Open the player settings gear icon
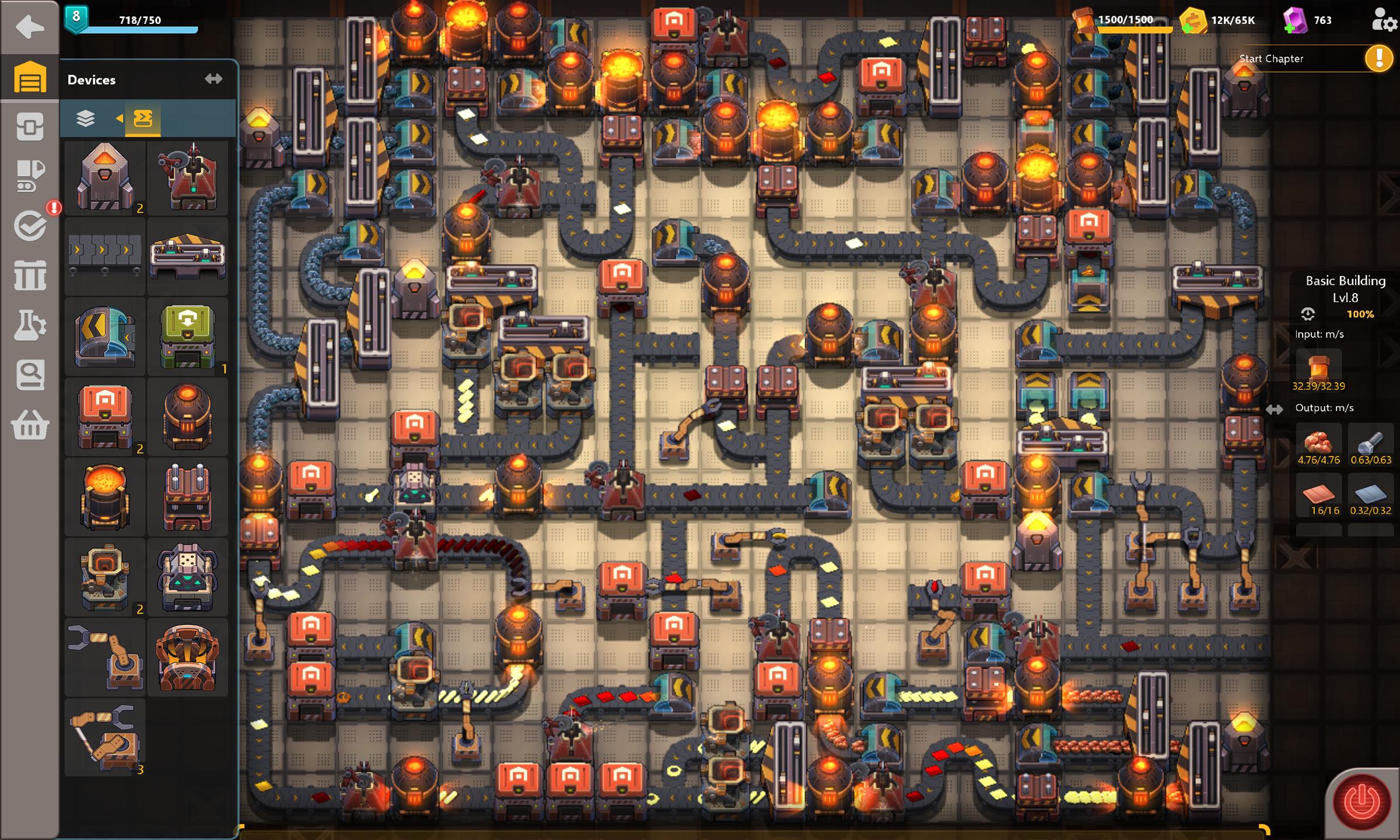Image resolution: width=1400 pixels, height=840 pixels. (x=1384, y=20)
